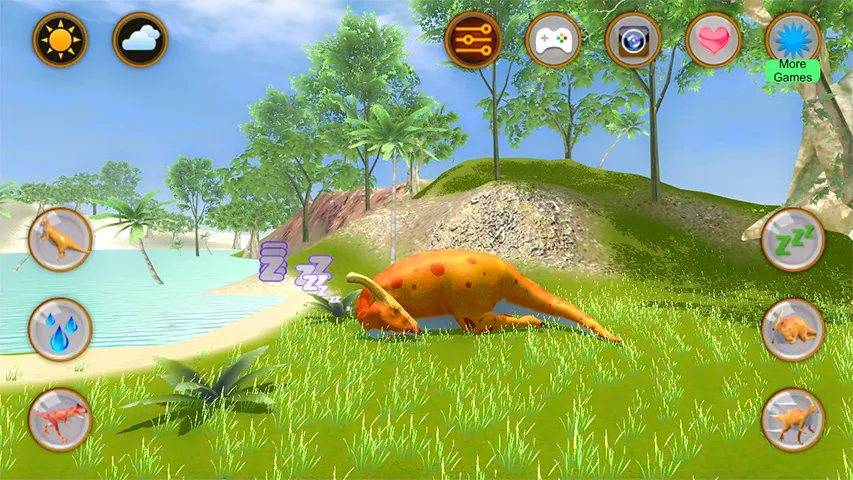The image size is (853, 480).
Task: Switch to sunny daytime with the sun icon
Action: pos(60,40)
